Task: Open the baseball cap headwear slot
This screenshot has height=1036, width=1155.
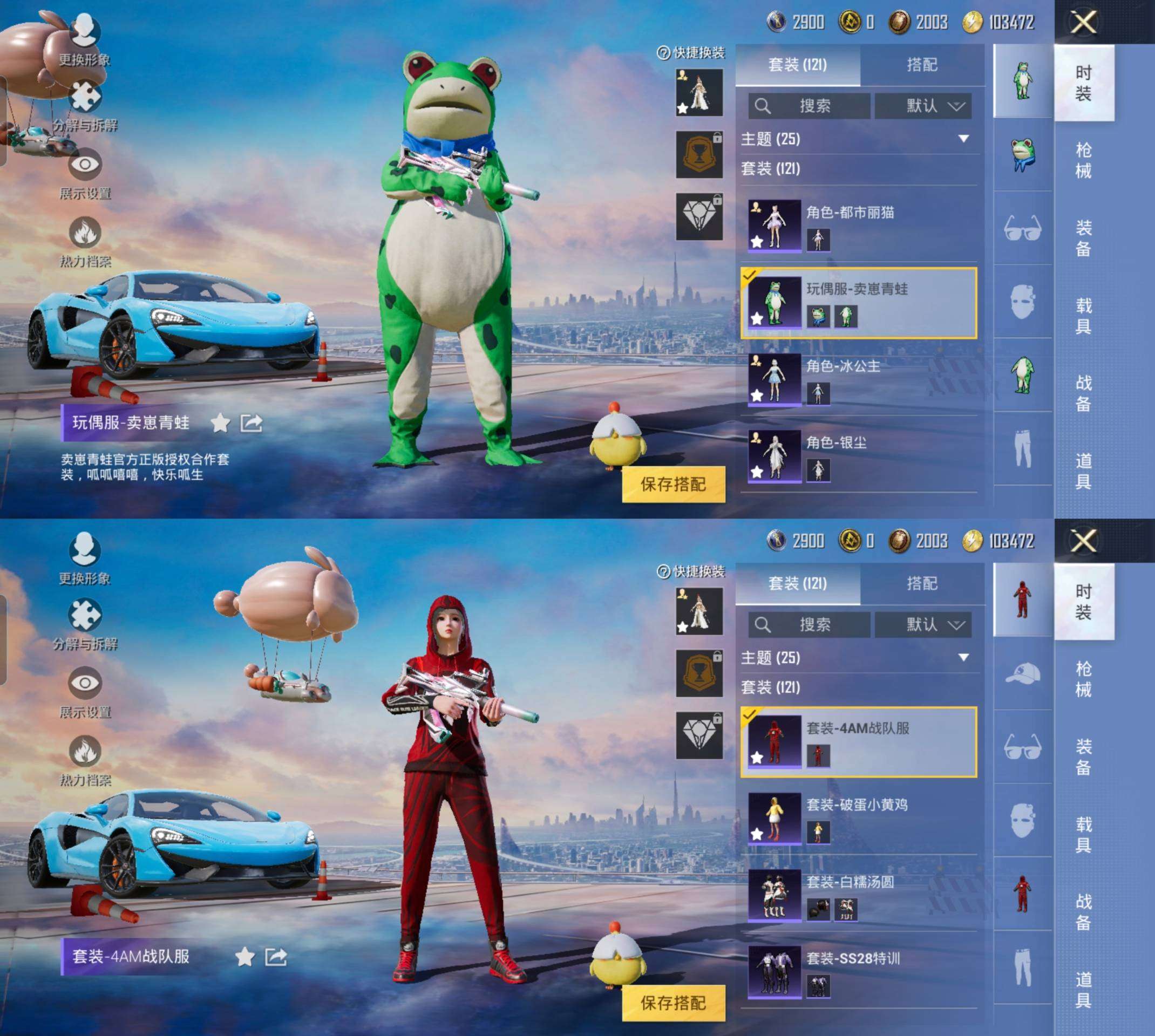Action: (1022, 673)
